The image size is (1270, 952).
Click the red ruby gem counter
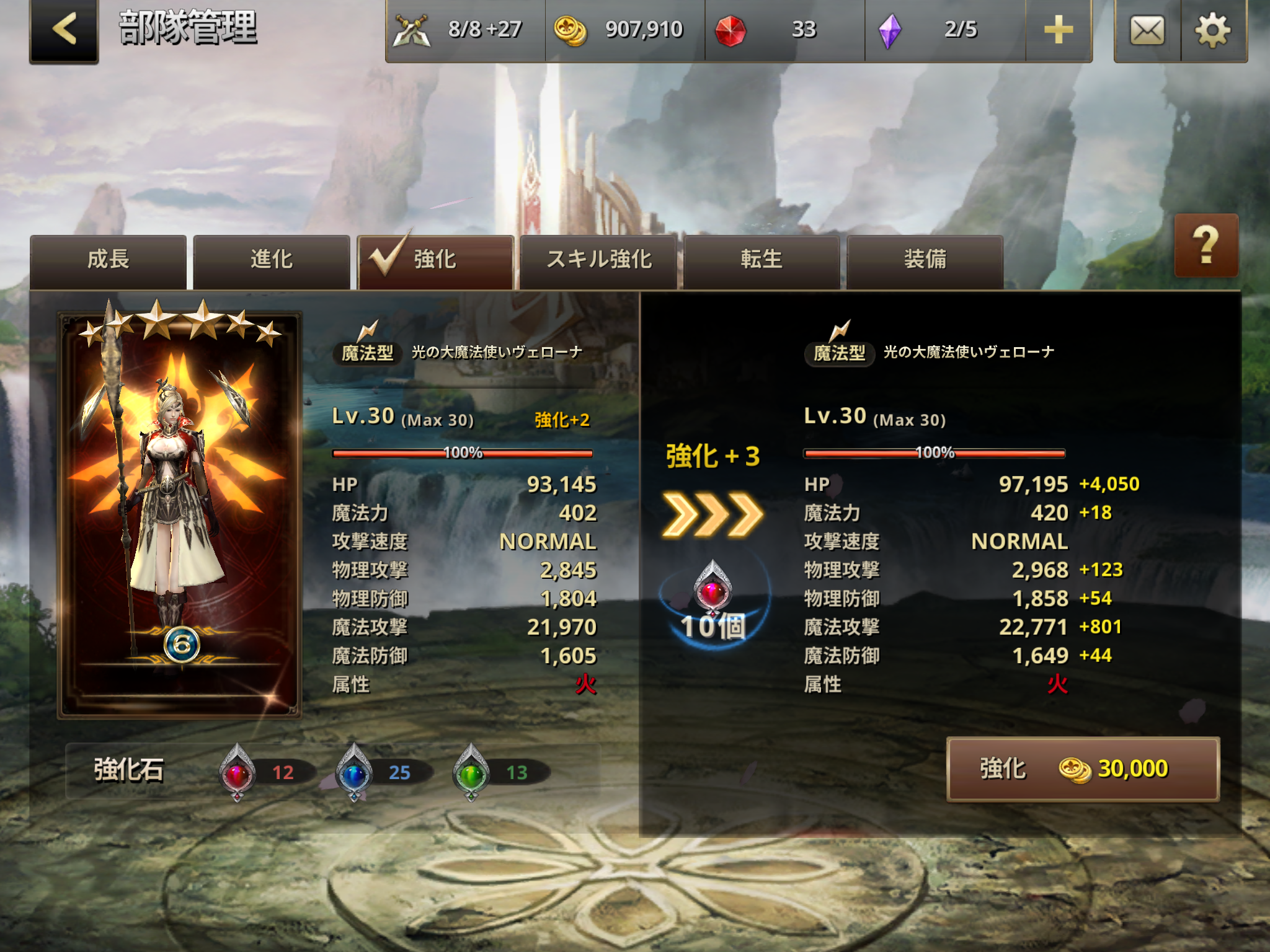(784, 30)
